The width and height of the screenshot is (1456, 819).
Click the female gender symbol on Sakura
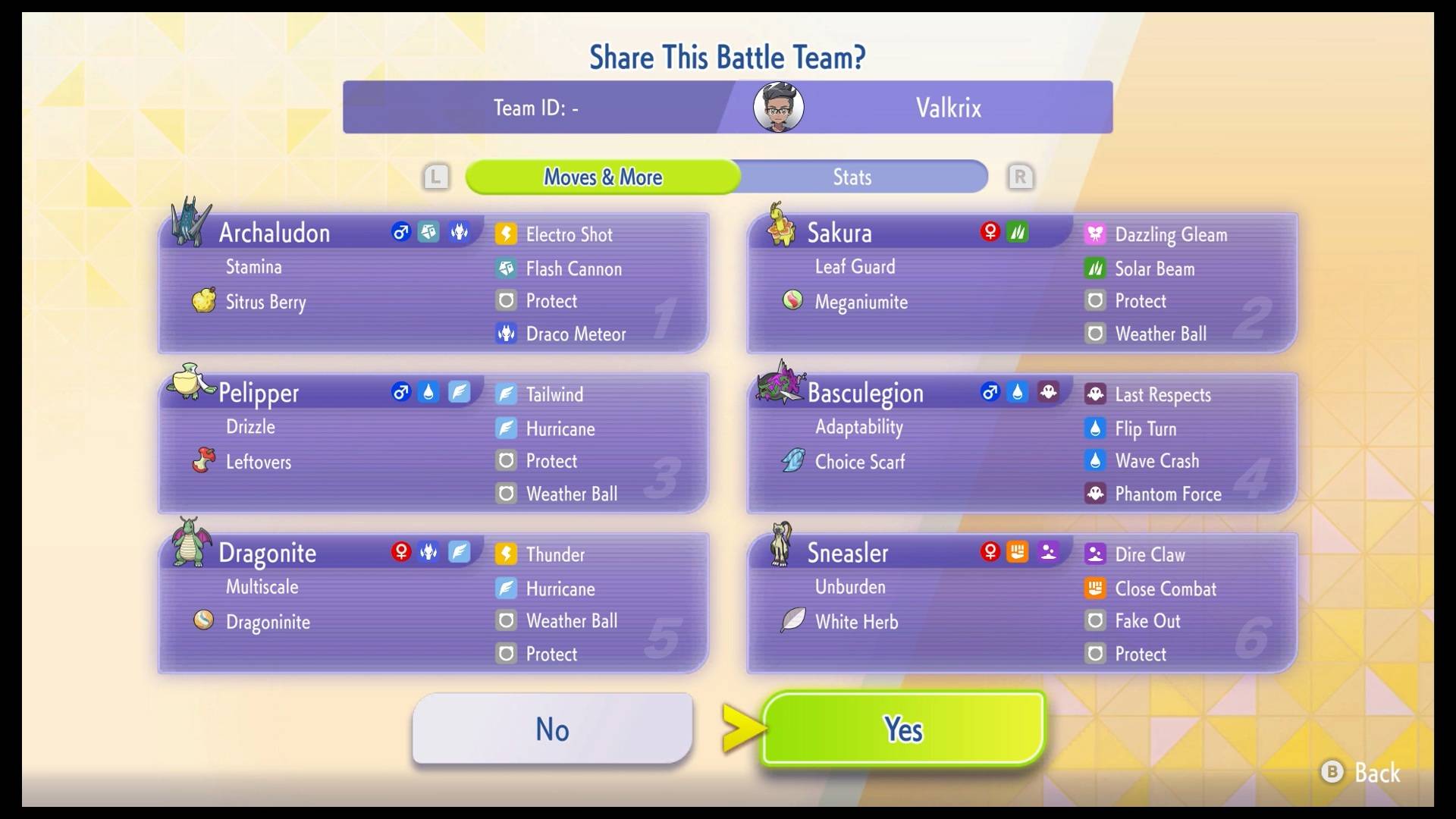(x=990, y=232)
